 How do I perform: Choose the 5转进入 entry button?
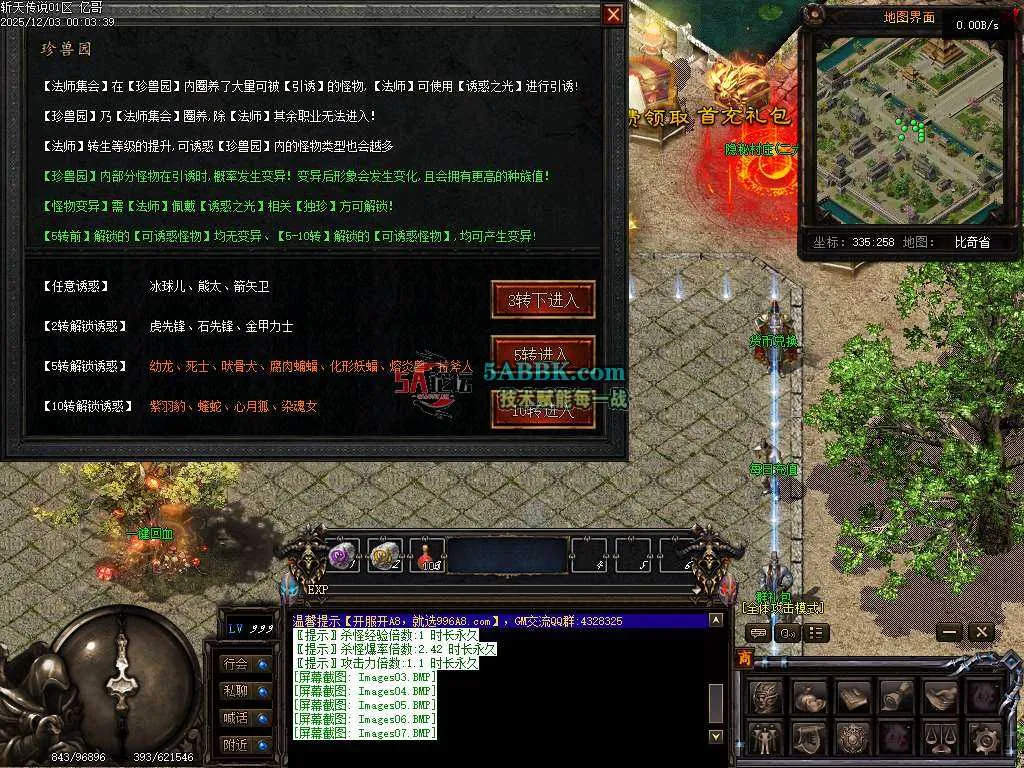point(543,353)
